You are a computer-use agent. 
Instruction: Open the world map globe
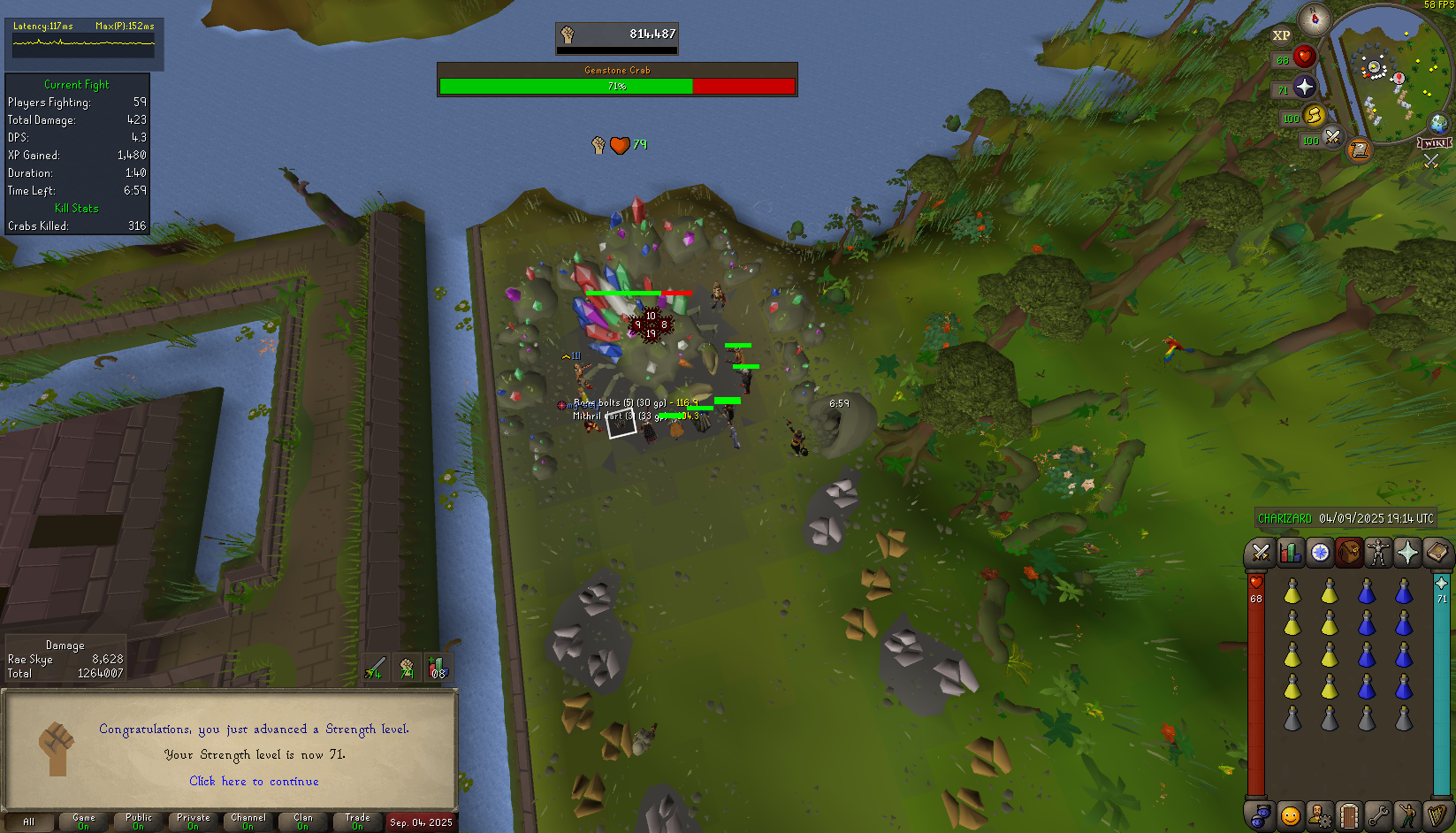1439,123
